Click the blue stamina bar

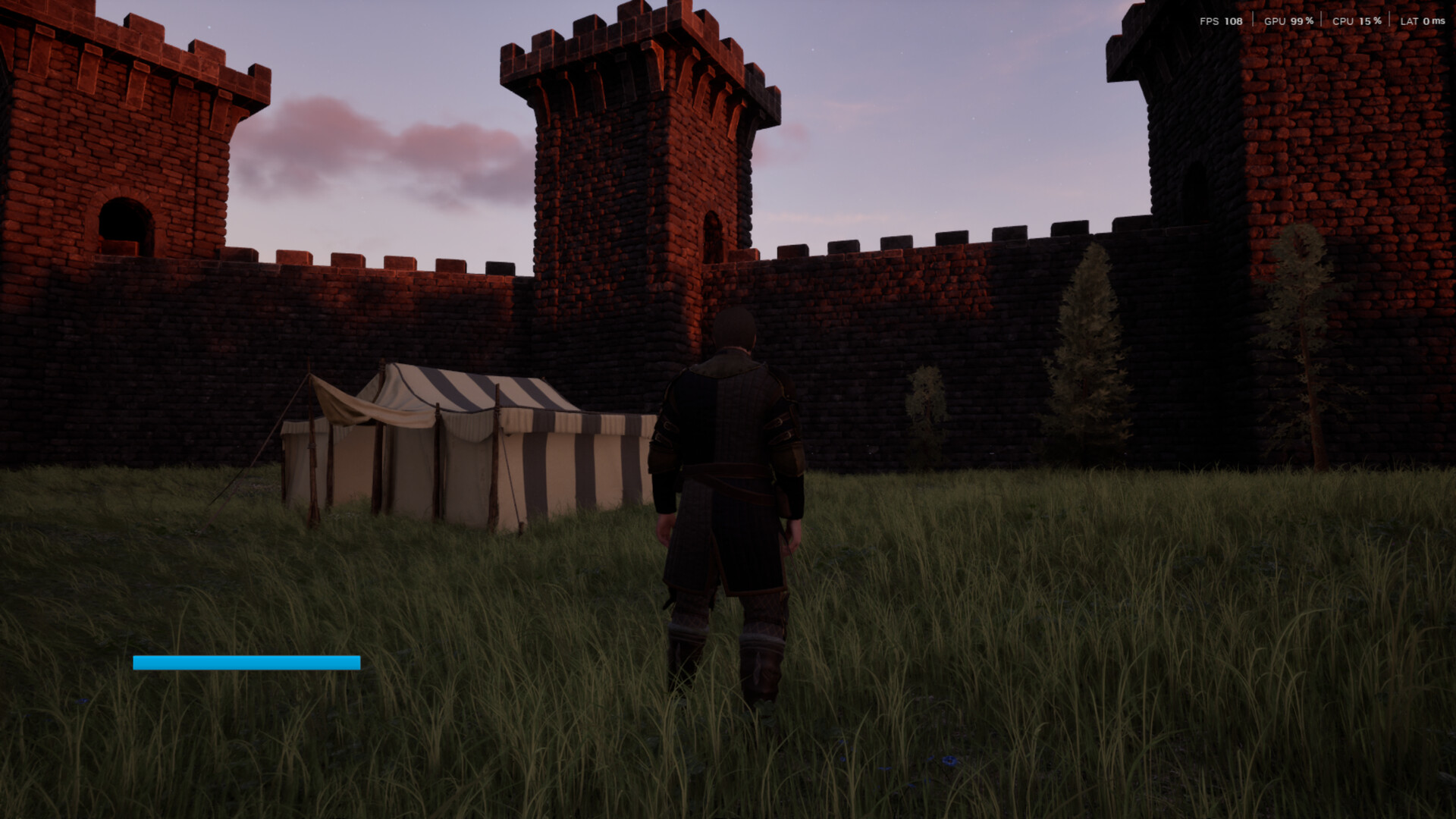tap(246, 661)
